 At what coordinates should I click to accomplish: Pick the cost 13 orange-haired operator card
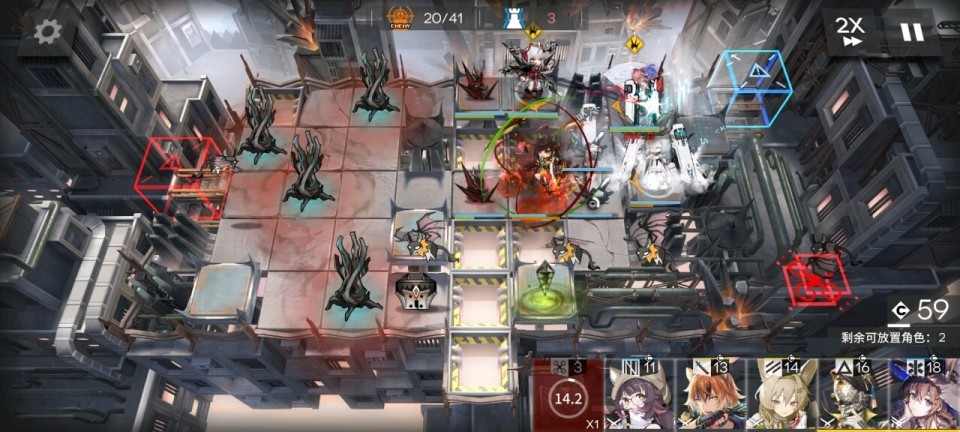(710, 396)
